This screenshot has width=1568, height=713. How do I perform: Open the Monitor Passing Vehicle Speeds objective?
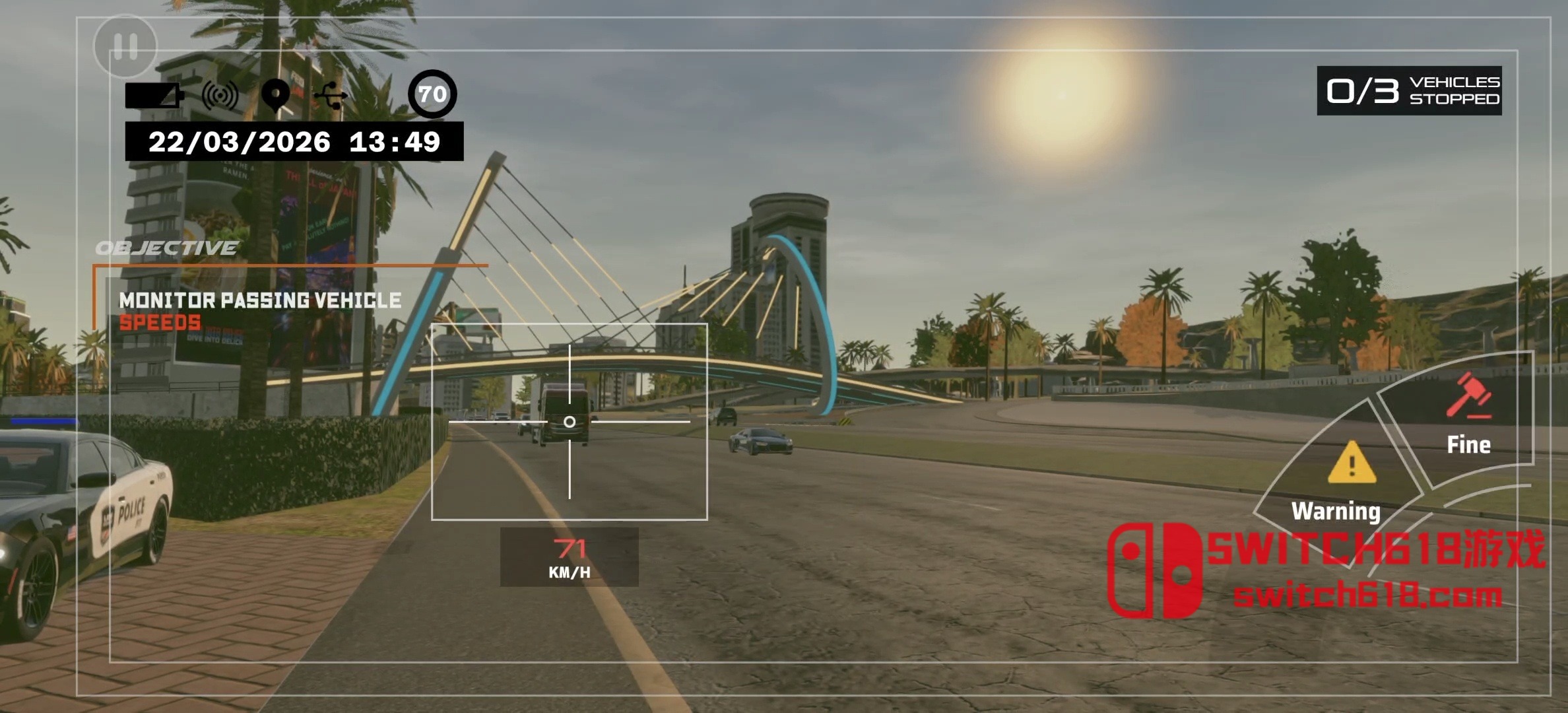pos(260,310)
